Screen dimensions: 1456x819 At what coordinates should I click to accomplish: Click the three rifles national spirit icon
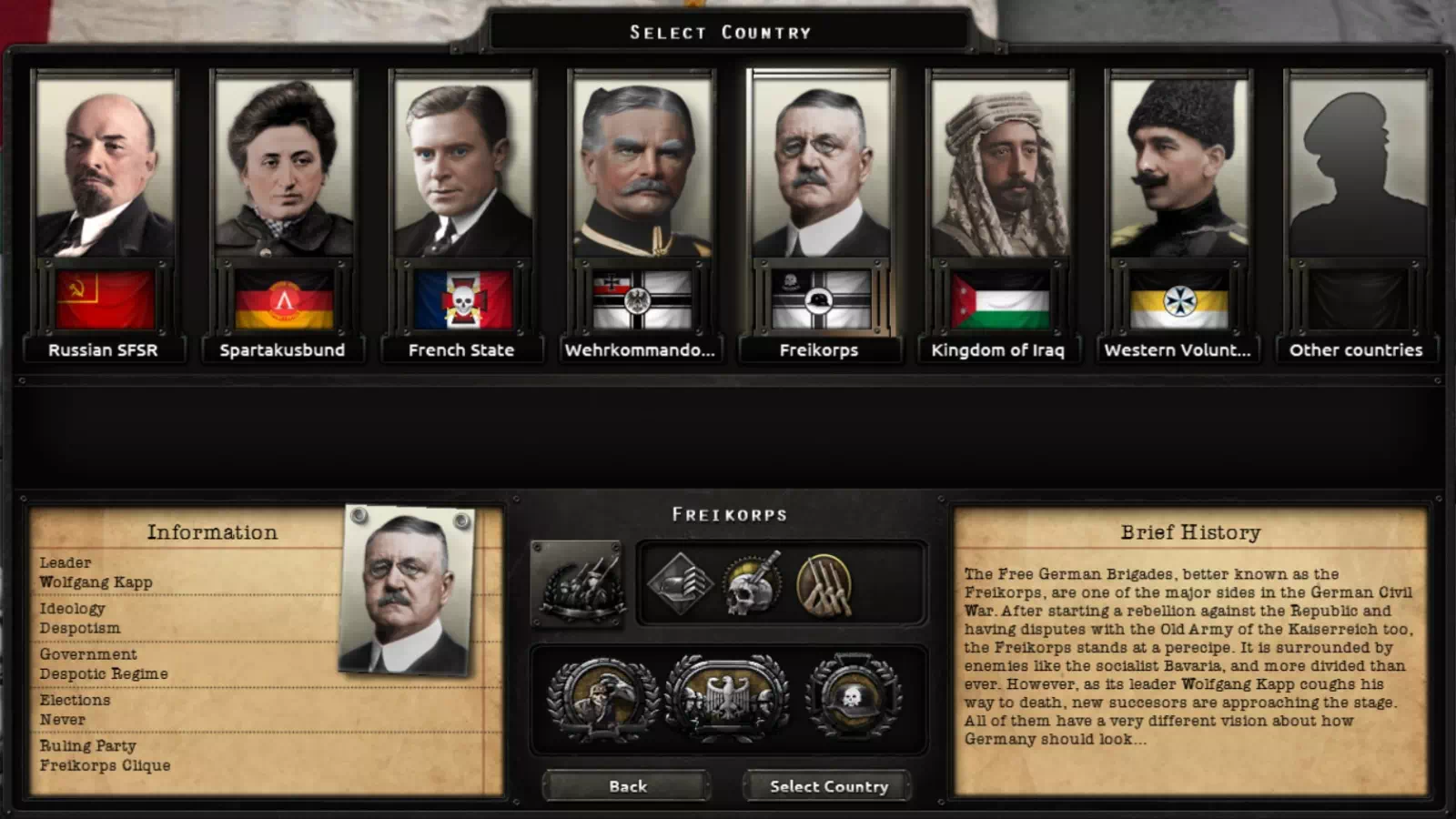point(824,583)
